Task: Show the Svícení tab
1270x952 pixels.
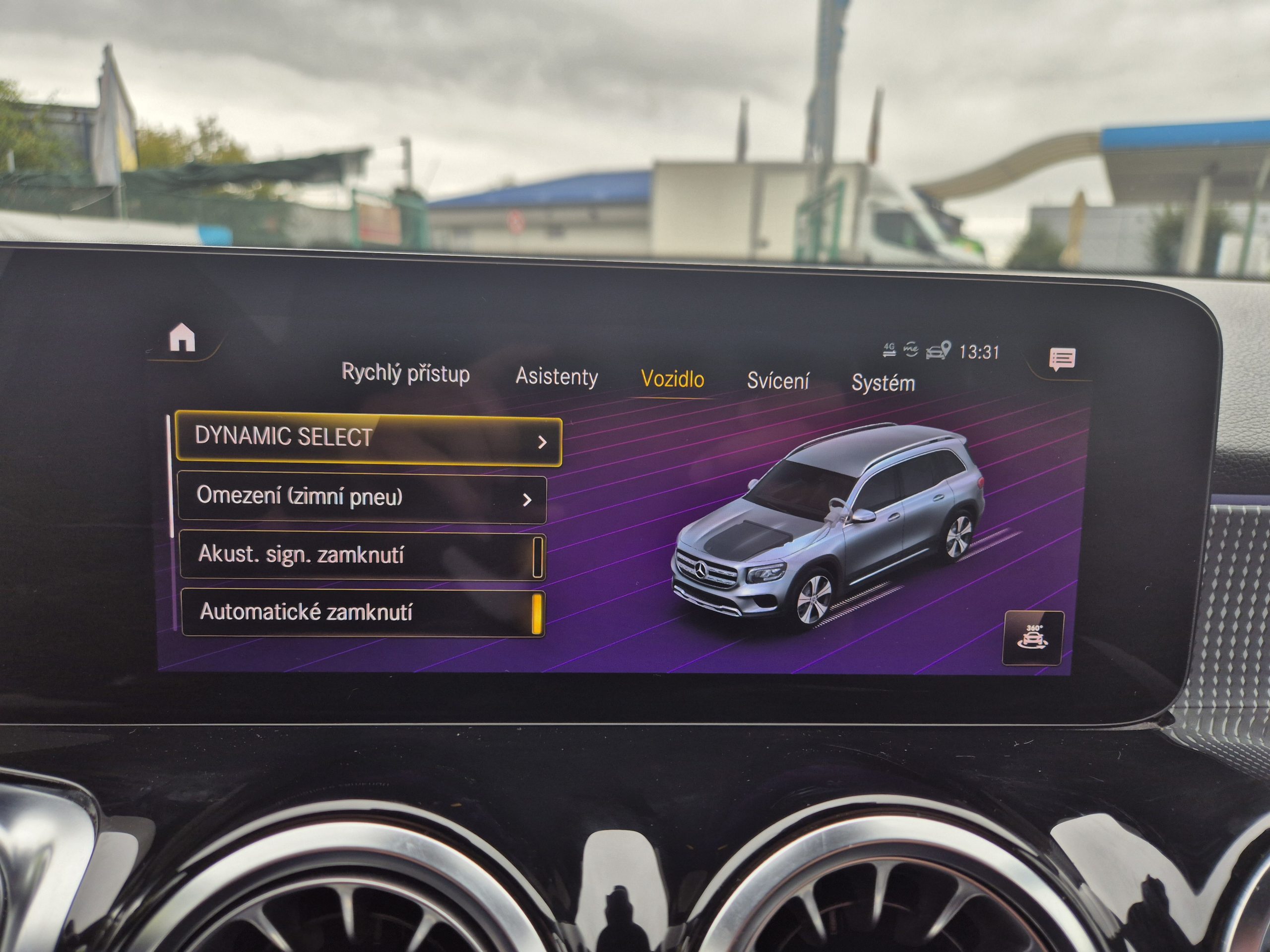Action: pos(777,381)
